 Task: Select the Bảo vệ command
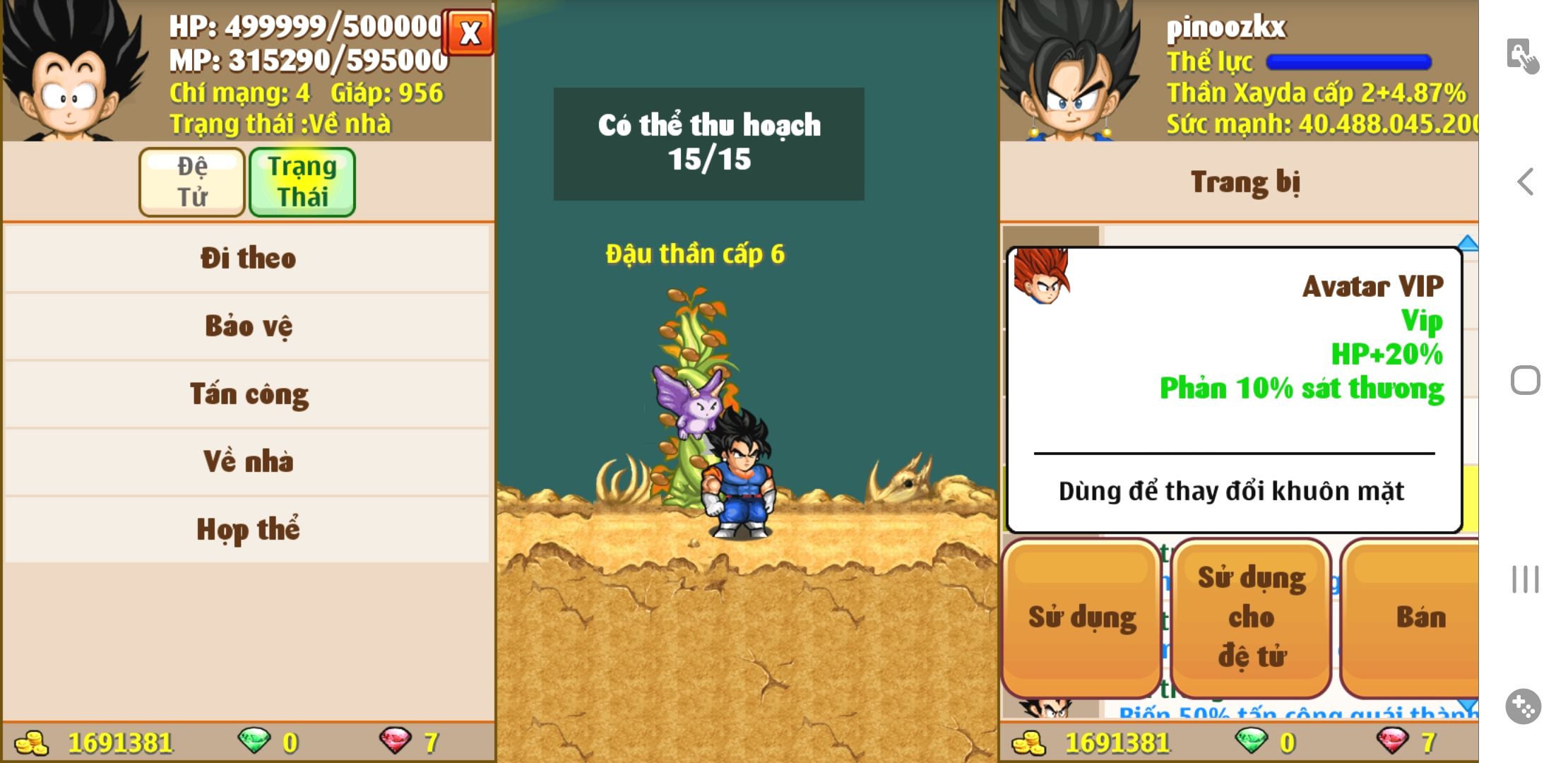coord(247,326)
